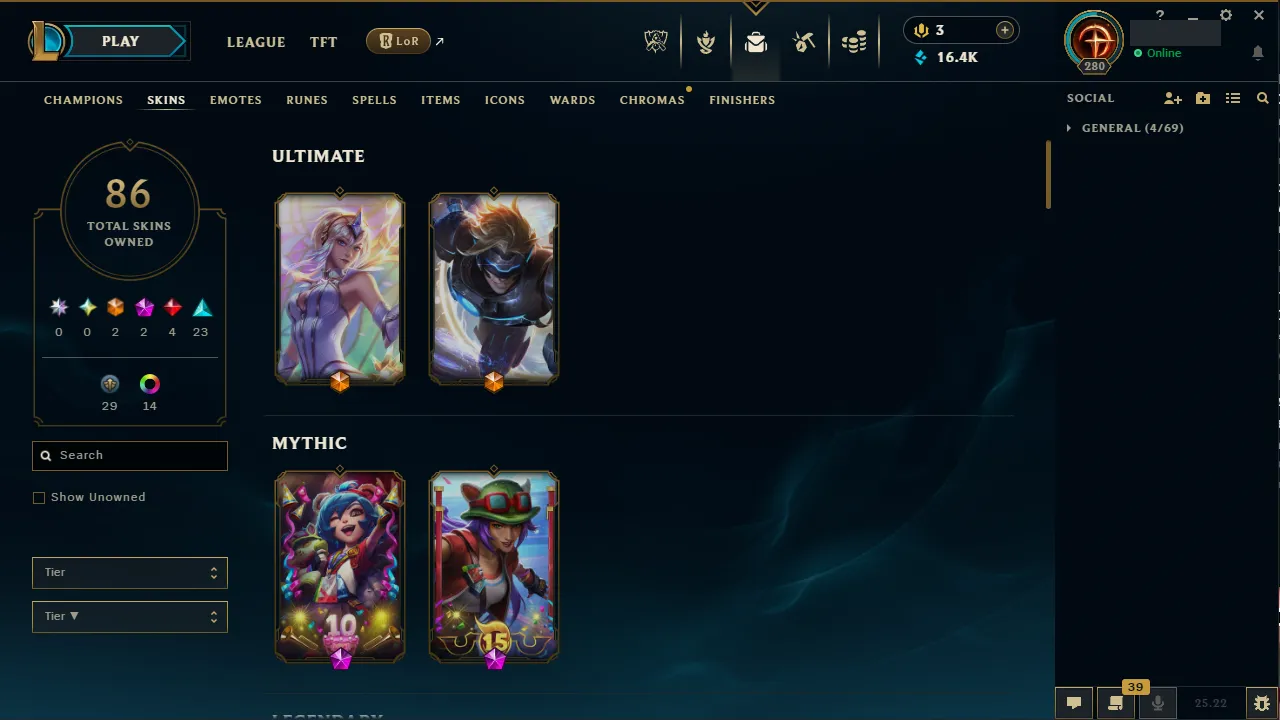Open the first Tier dropdown filter
Screen dimensions: 1280x720
click(x=129, y=572)
